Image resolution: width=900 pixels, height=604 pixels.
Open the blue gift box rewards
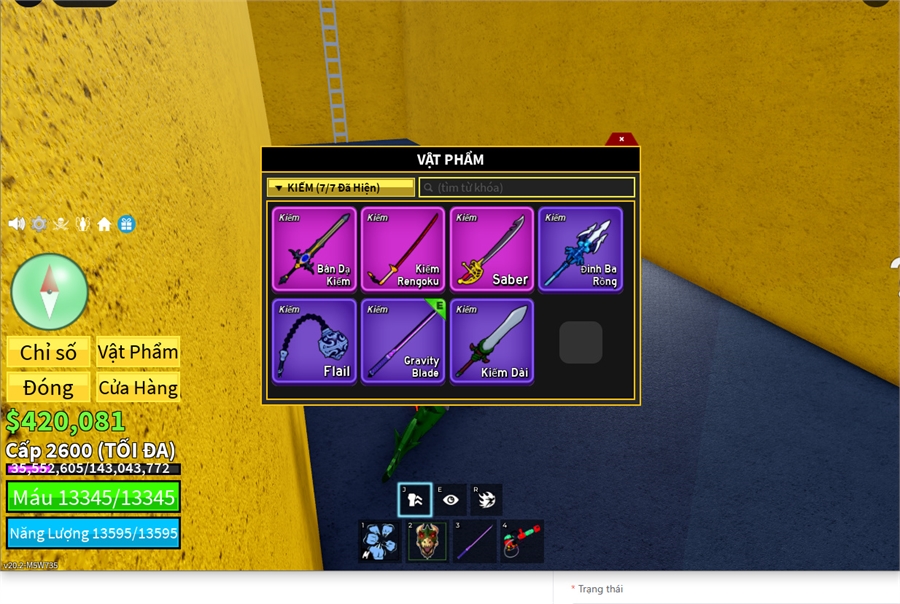pos(126,224)
